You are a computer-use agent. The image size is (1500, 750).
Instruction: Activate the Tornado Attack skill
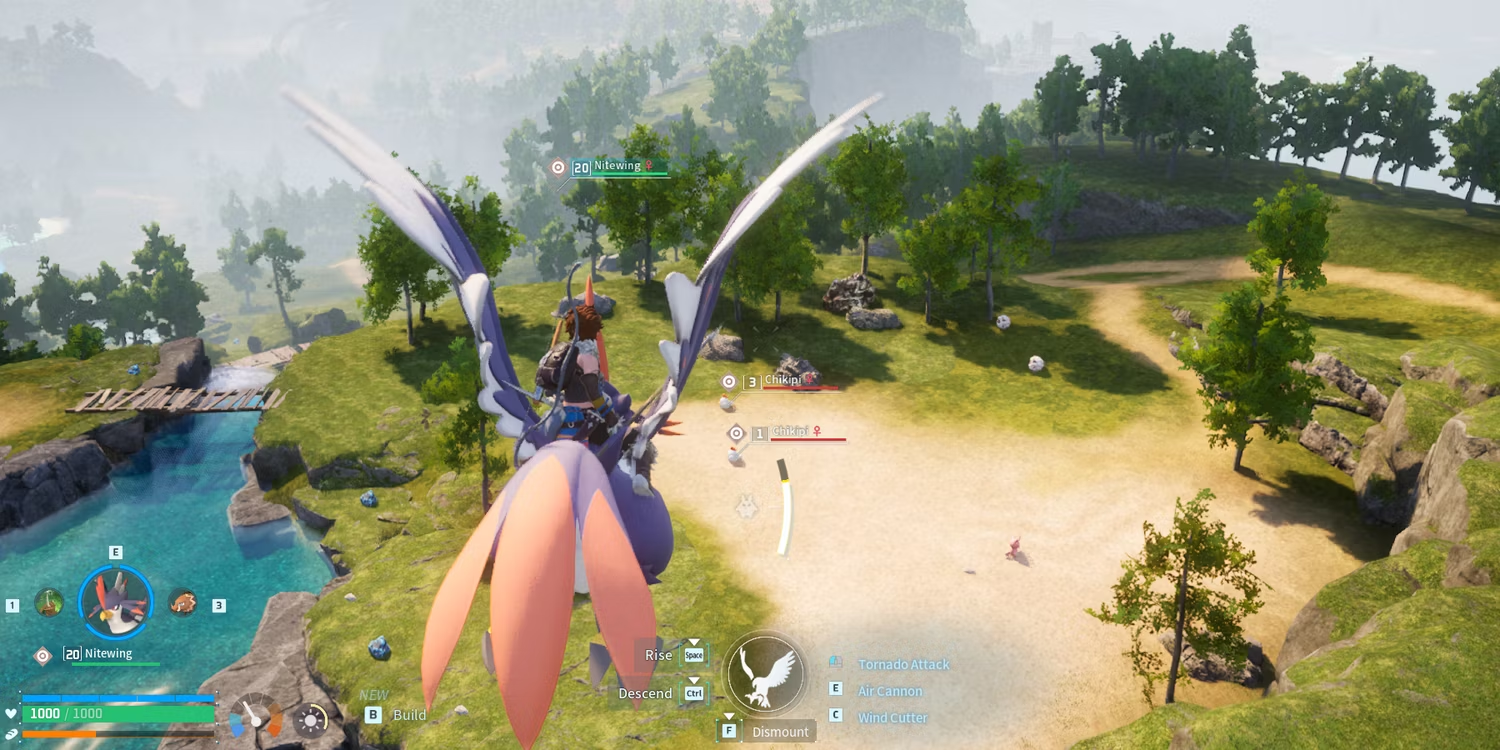tap(903, 664)
